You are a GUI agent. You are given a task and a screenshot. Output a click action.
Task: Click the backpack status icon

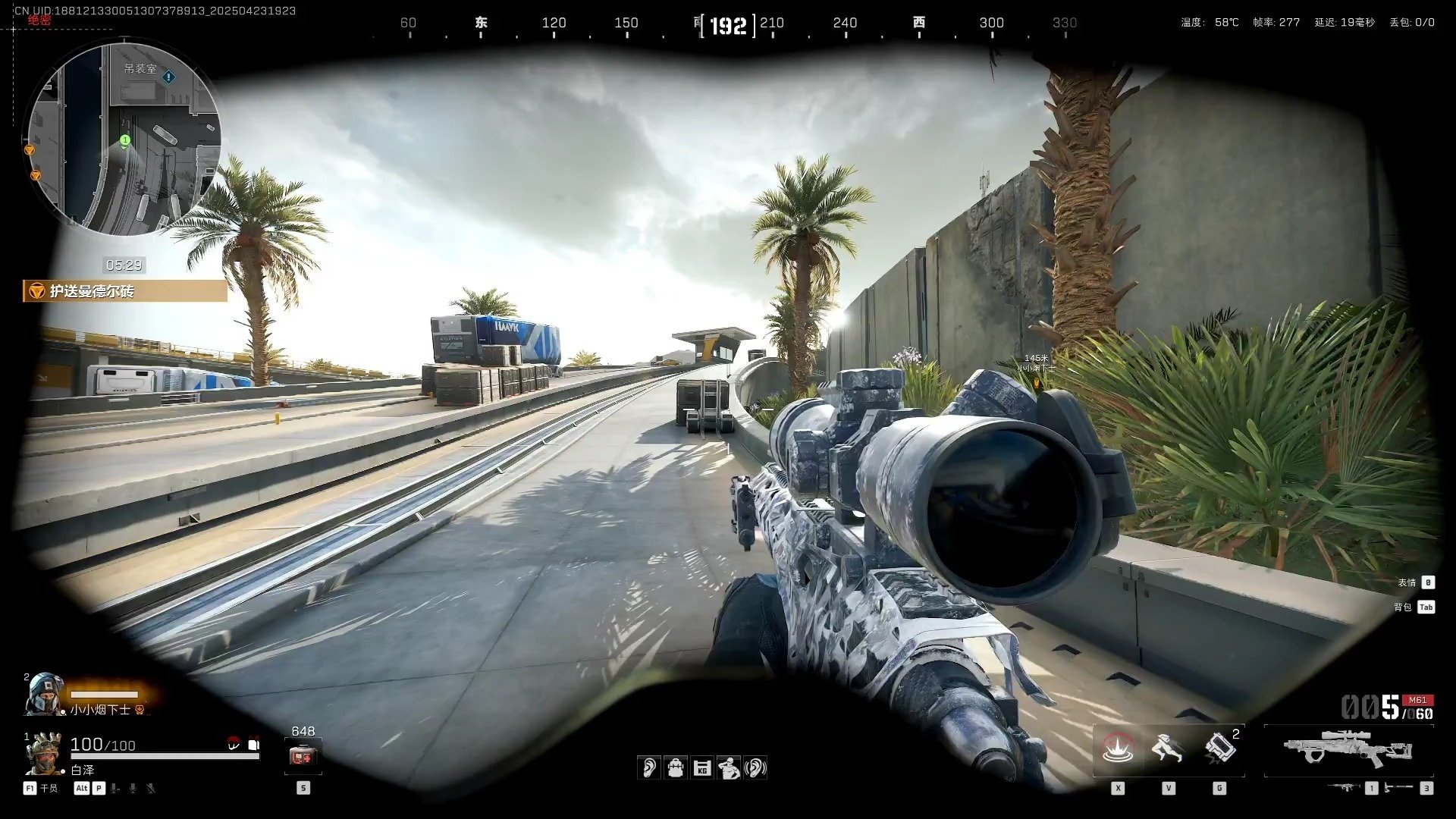pyautogui.click(x=676, y=768)
